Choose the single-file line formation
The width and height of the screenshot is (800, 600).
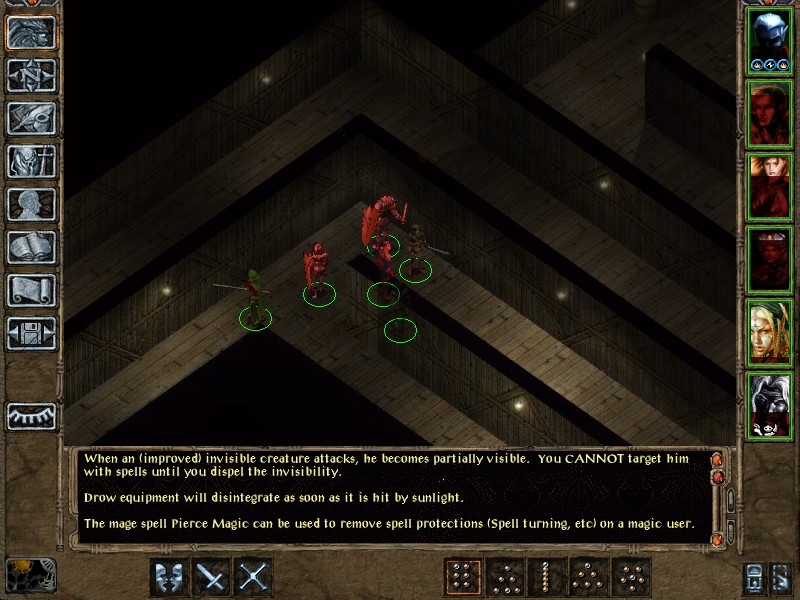pyautogui.click(x=546, y=577)
